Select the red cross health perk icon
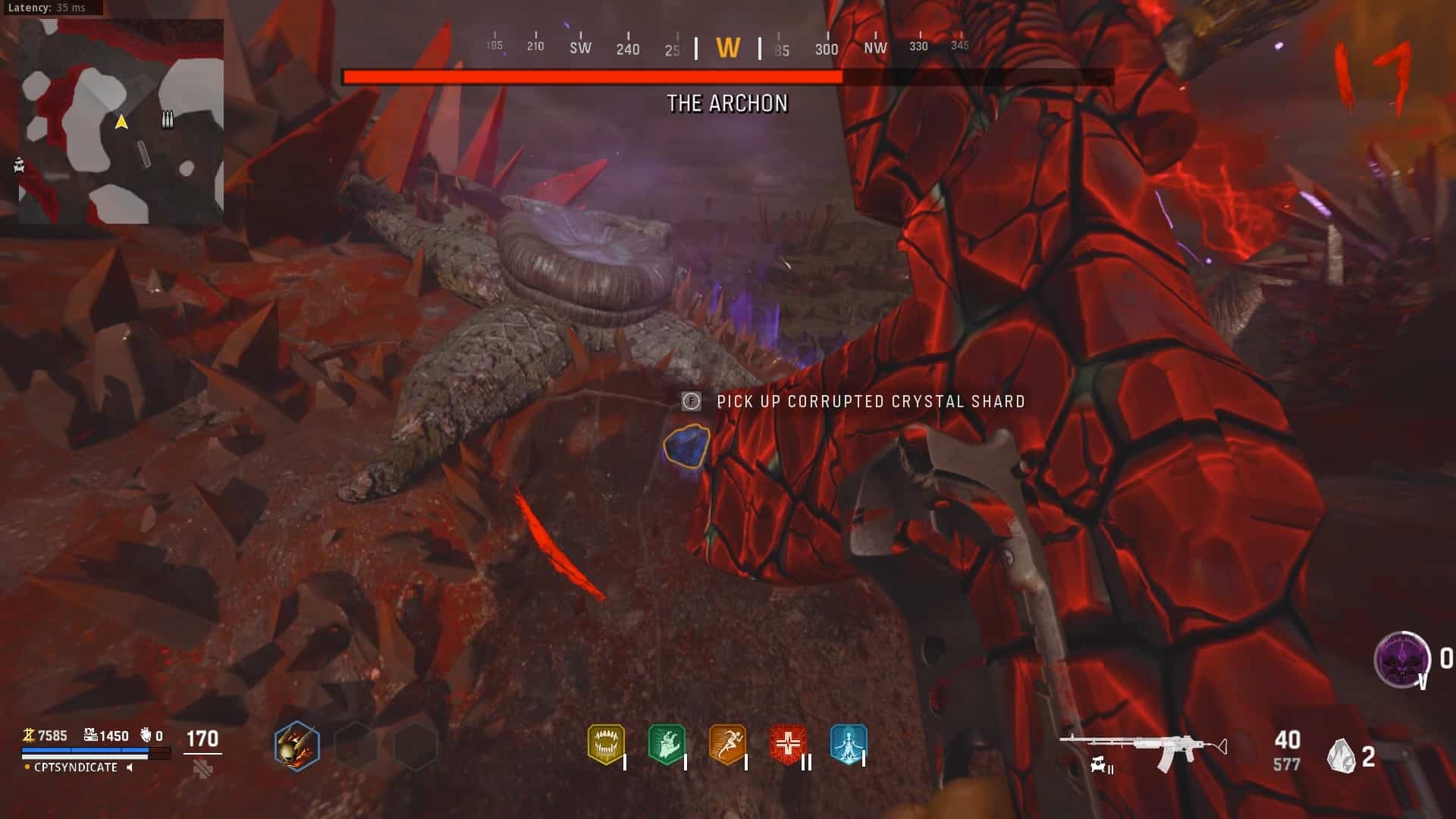Image resolution: width=1456 pixels, height=819 pixels. 788,744
